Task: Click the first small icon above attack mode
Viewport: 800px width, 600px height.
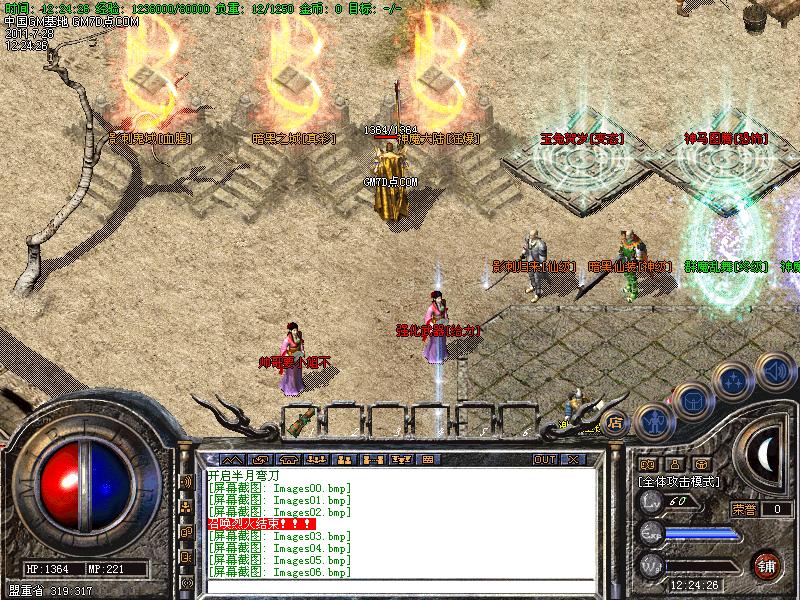Action: pyautogui.click(x=647, y=464)
